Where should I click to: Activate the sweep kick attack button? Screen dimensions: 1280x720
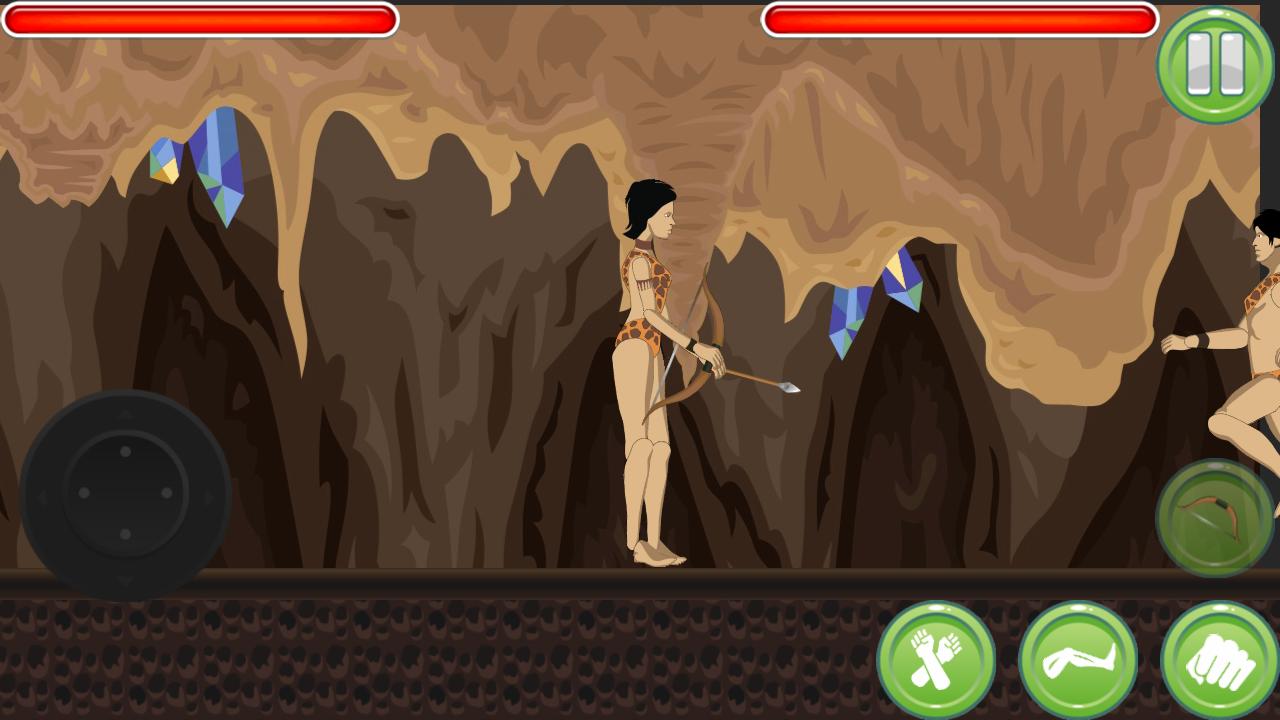(1078, 656)
